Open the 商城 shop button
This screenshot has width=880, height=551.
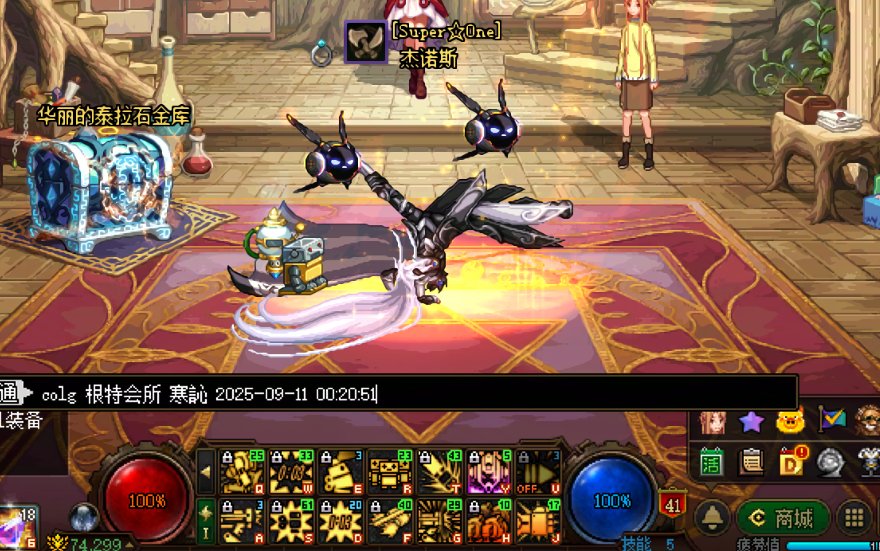(x=783, y=518)
